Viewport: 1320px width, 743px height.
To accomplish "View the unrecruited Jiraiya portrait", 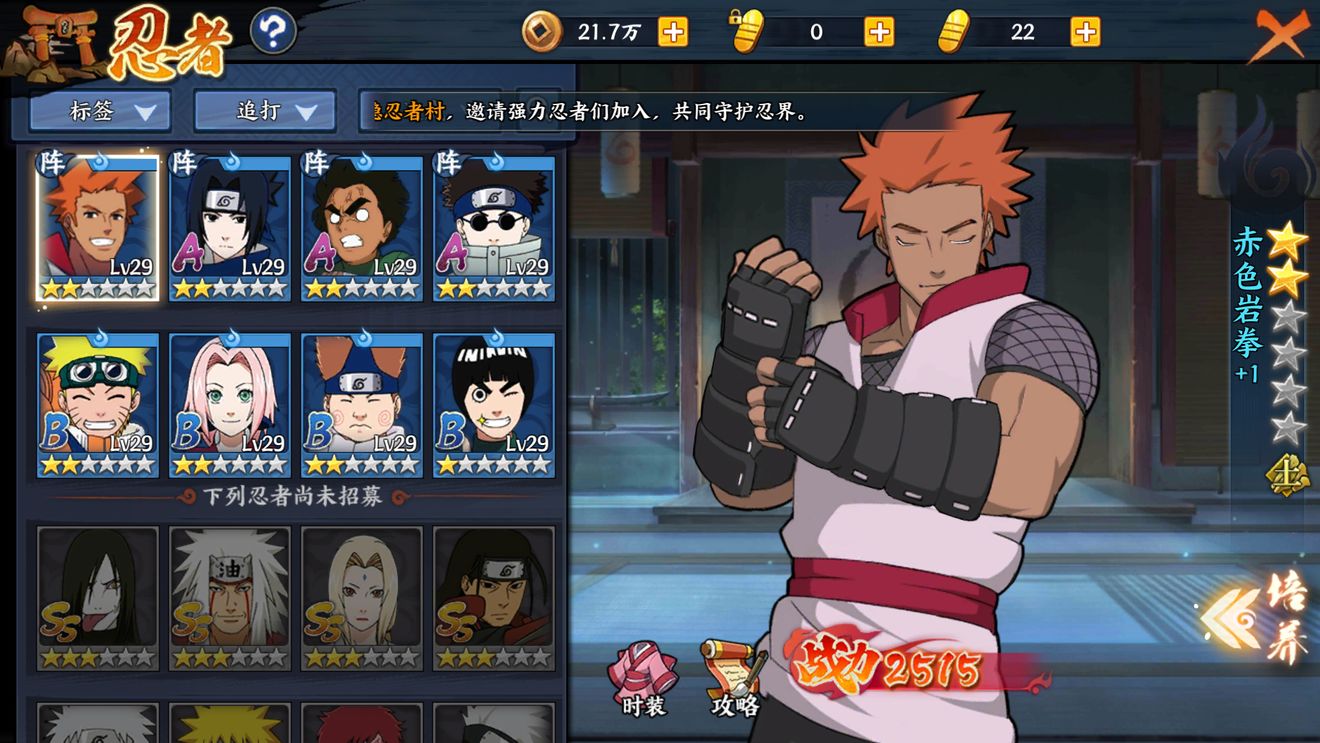I will click(230, 597).
